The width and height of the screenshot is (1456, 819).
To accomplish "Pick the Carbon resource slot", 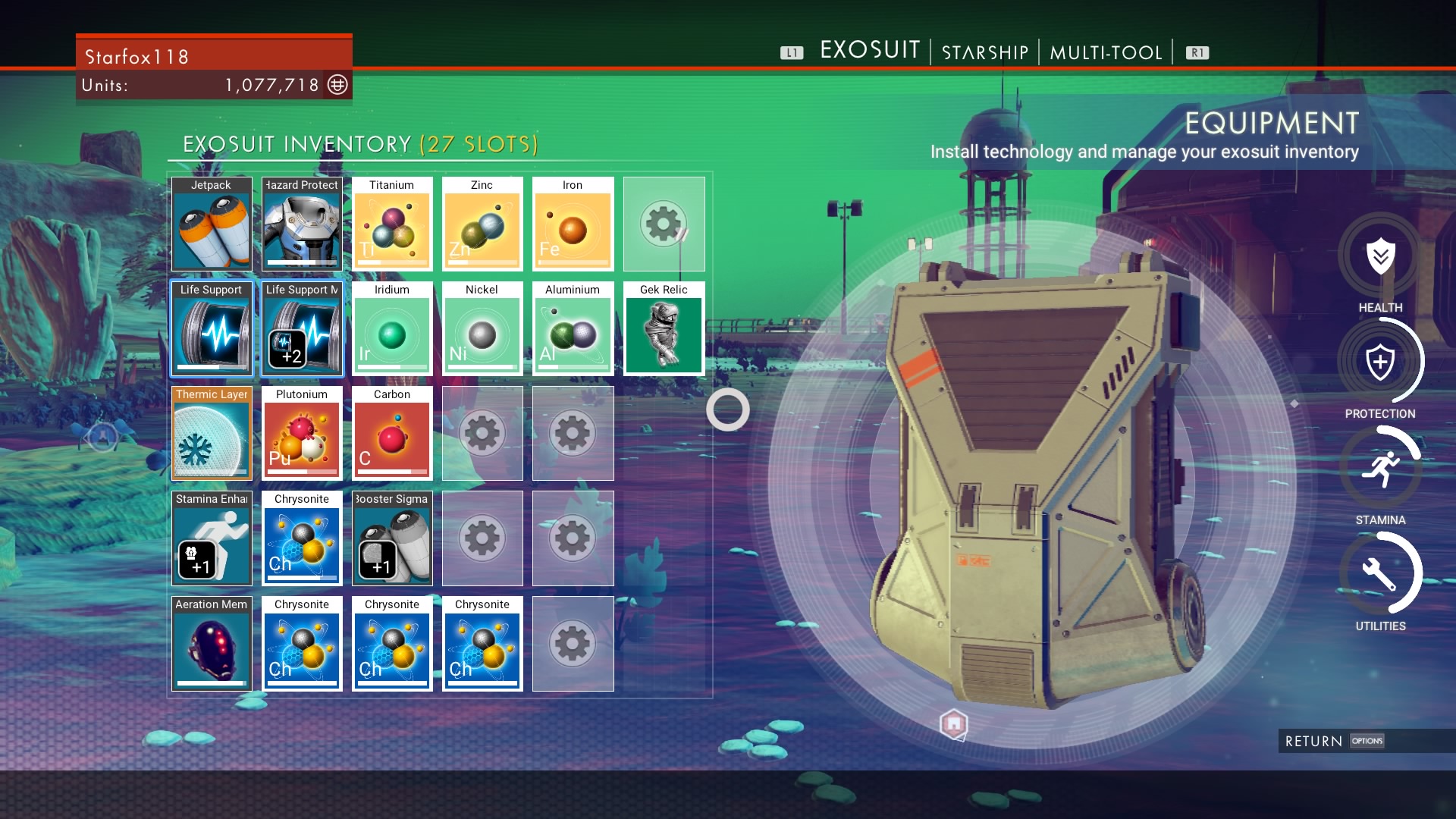I will point(392,434).
